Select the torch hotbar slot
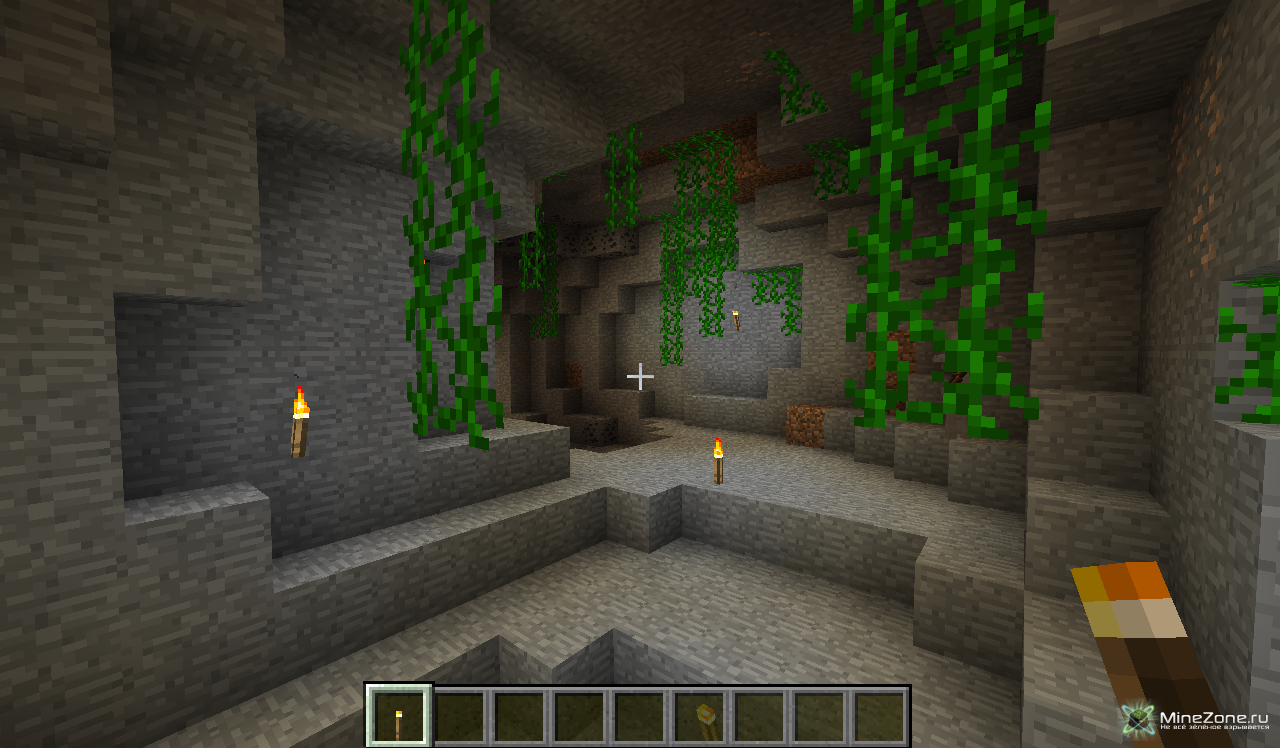Image resolution: width=1280 pixels, height=748 pixels. [399, 716]
